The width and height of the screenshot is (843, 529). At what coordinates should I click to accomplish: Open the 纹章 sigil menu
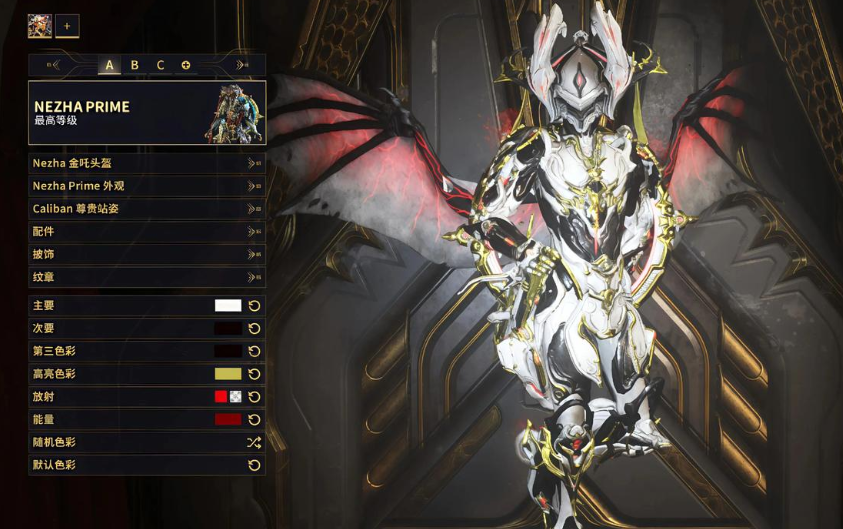pyautogui.click(x=146, y=277)
